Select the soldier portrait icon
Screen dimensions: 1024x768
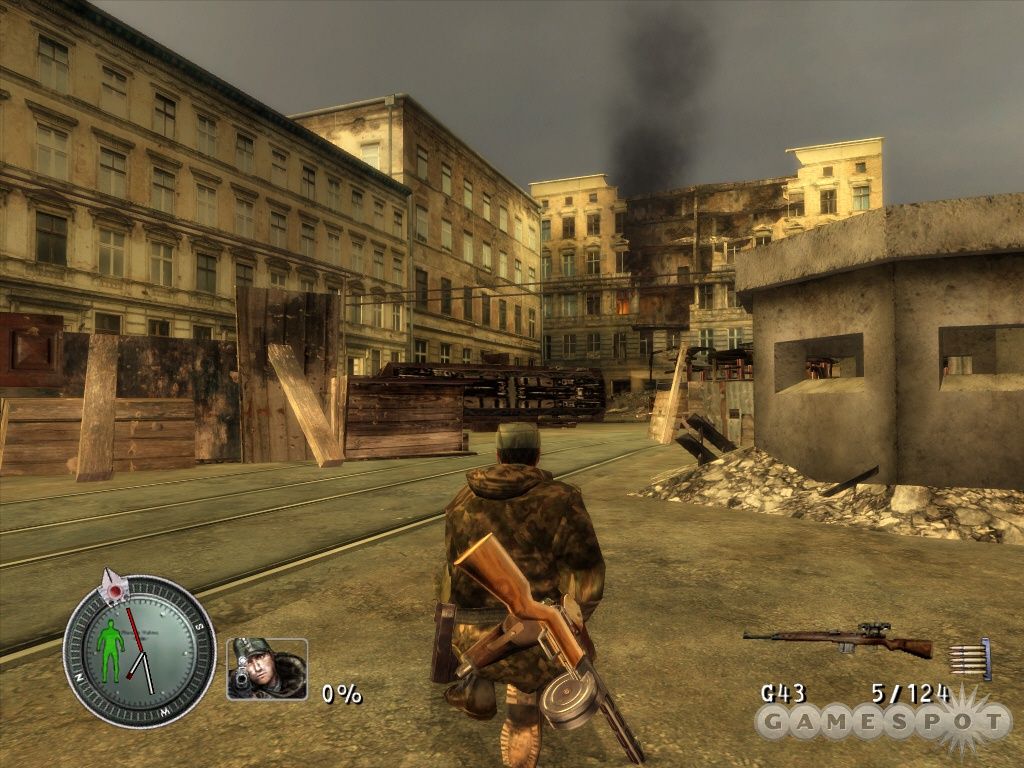pos(267,668)
